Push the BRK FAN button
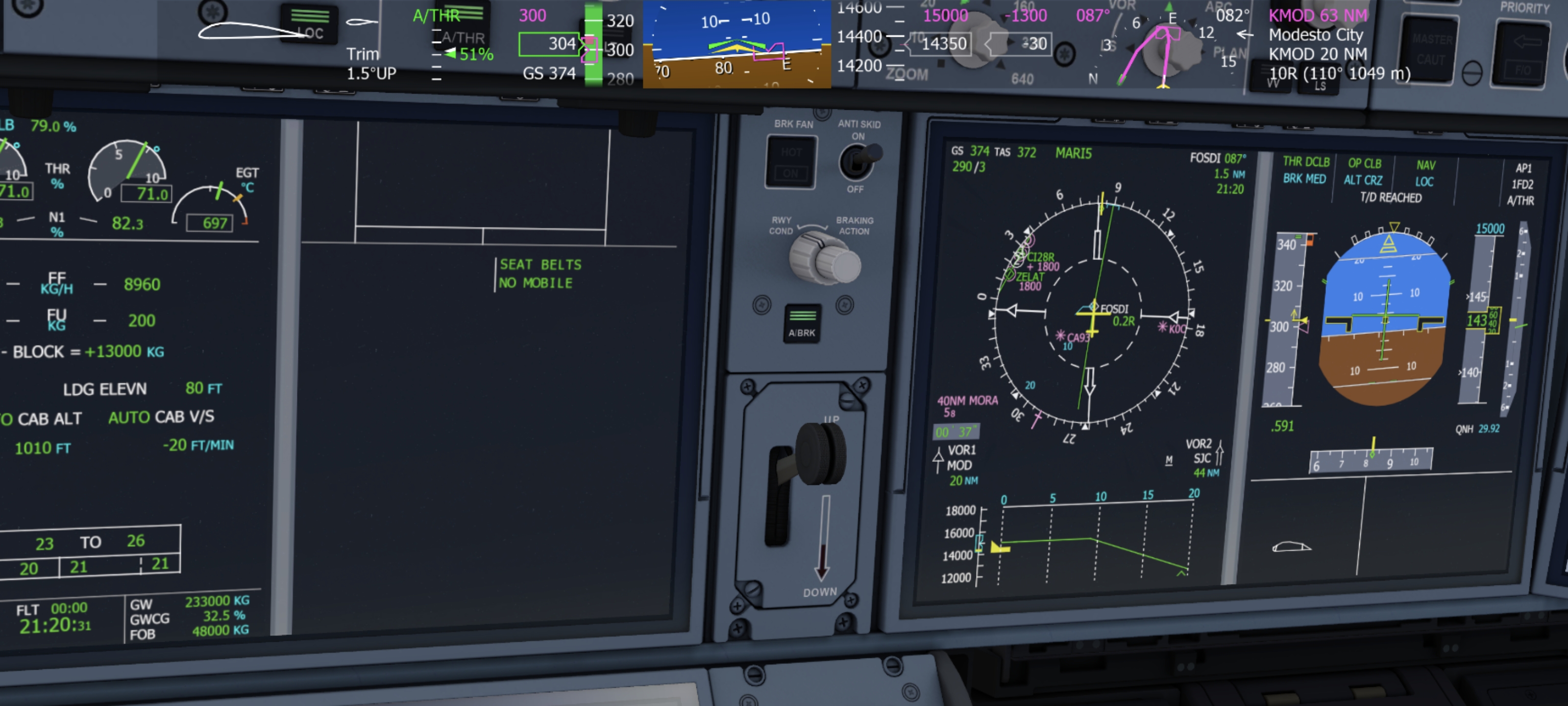The image size is (1568, 706). click(x=790, y=162)
